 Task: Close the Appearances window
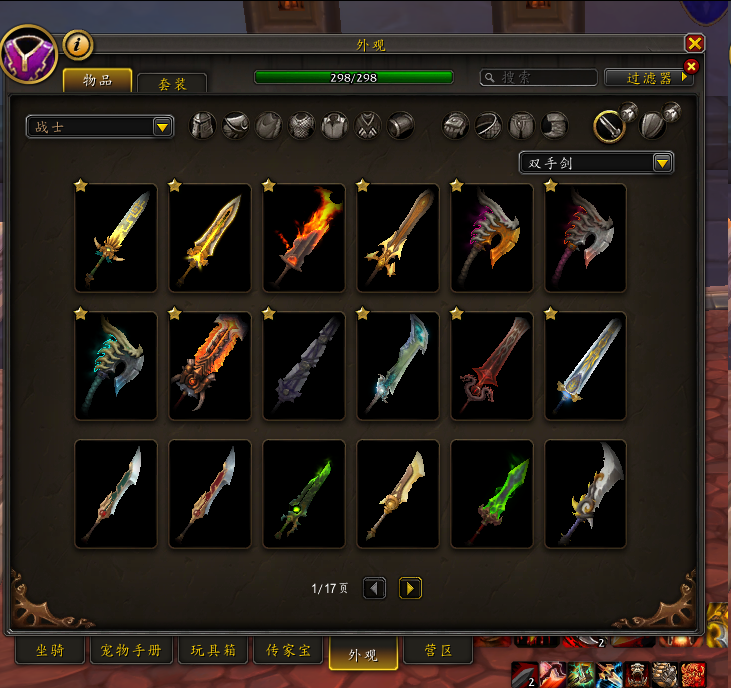coord(694,43)
